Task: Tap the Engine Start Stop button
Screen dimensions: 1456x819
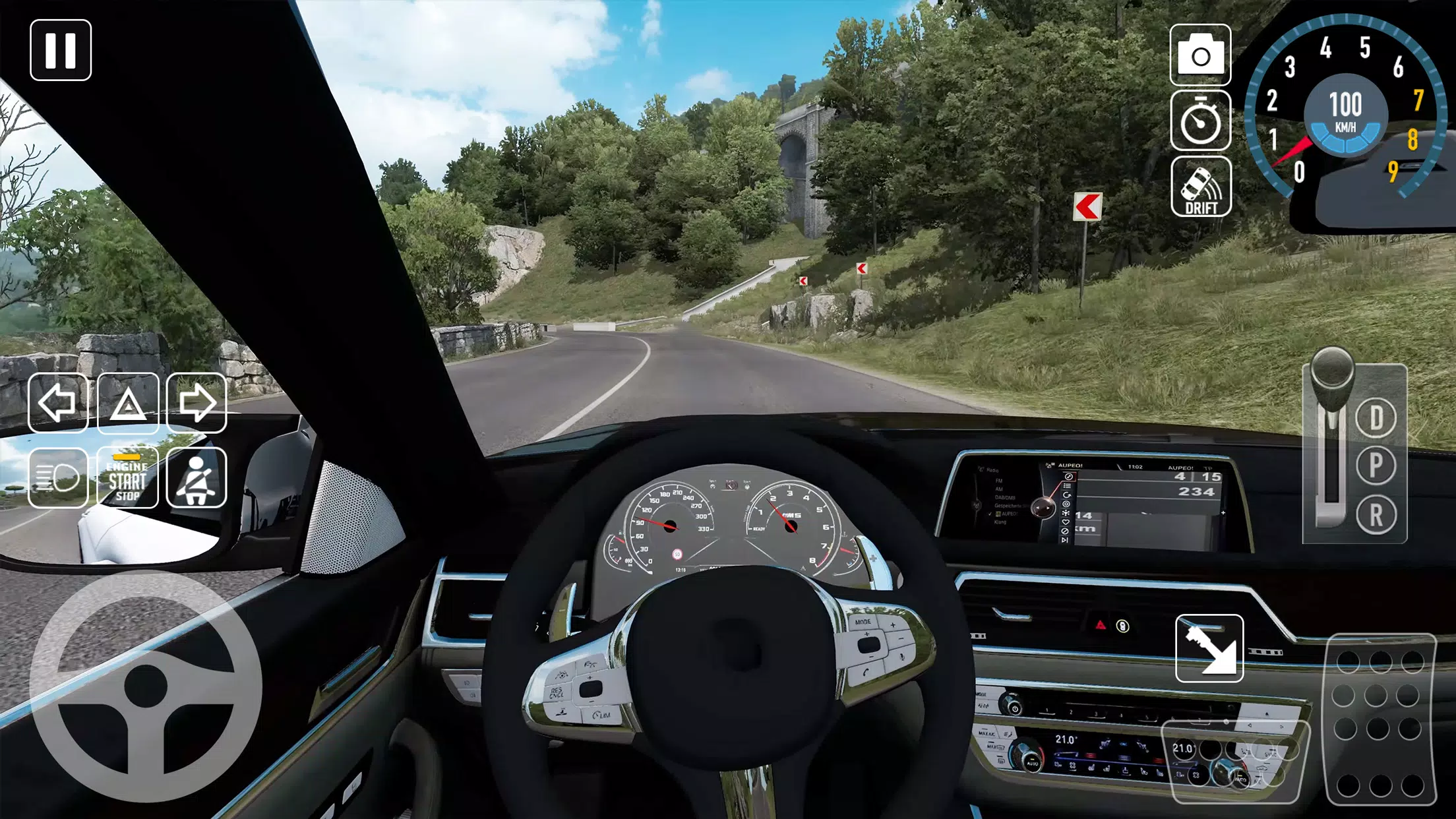Action: click(x=128, y=477)
